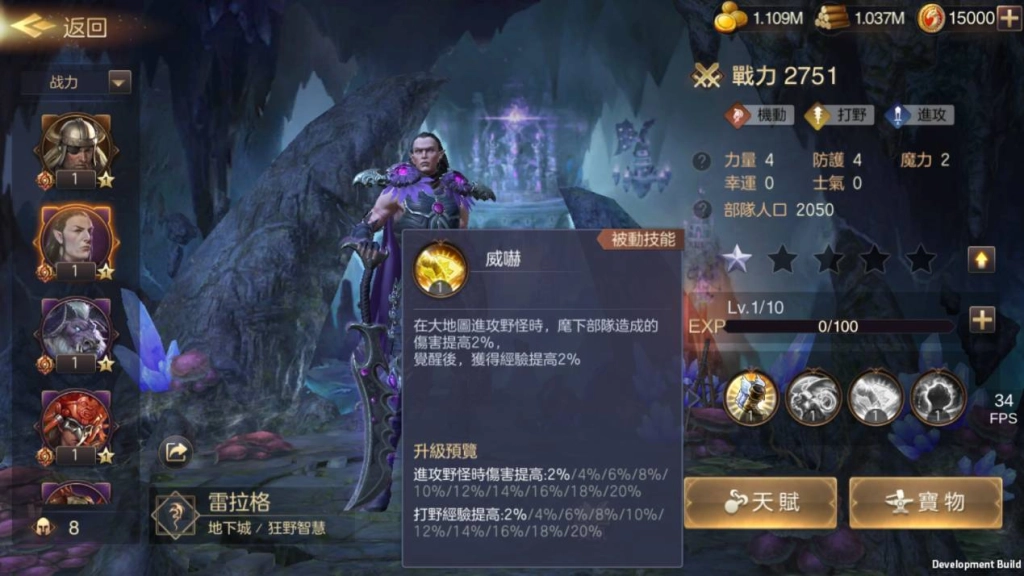Add EXP using the plus button
The image size is (1024, 576).
click(981, 320)
